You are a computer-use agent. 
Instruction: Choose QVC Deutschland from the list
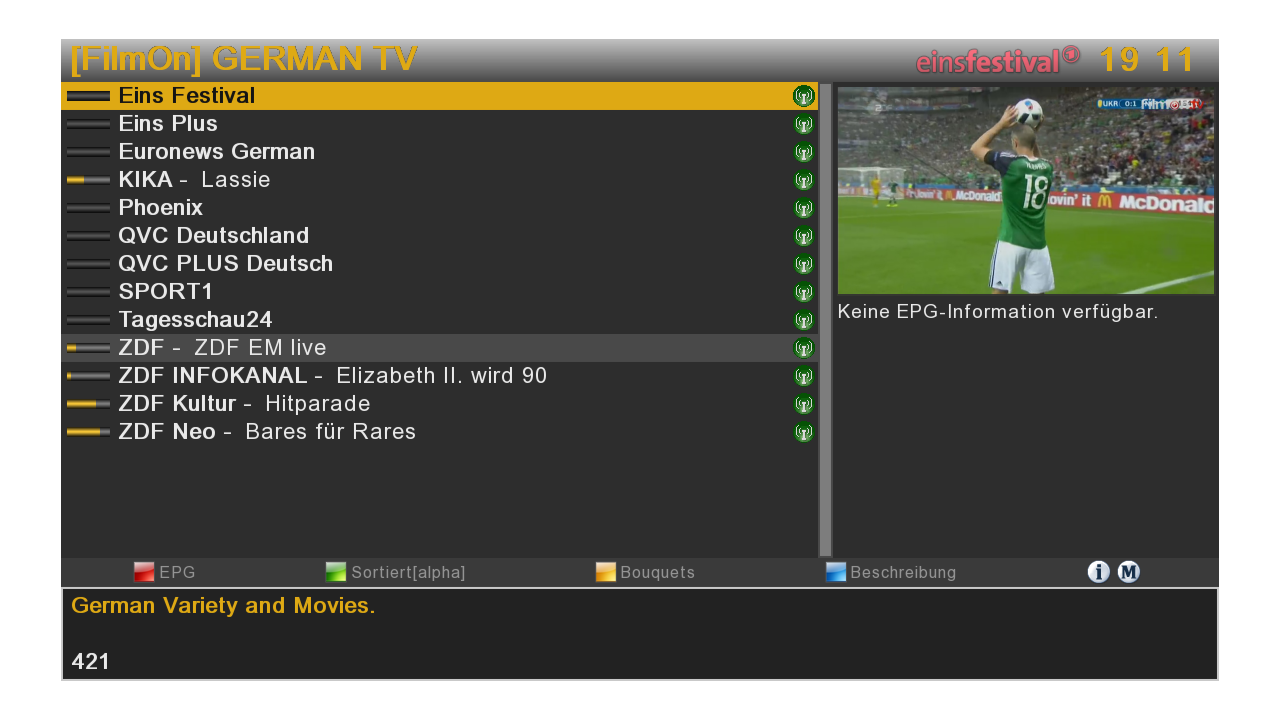coord(213,236)
